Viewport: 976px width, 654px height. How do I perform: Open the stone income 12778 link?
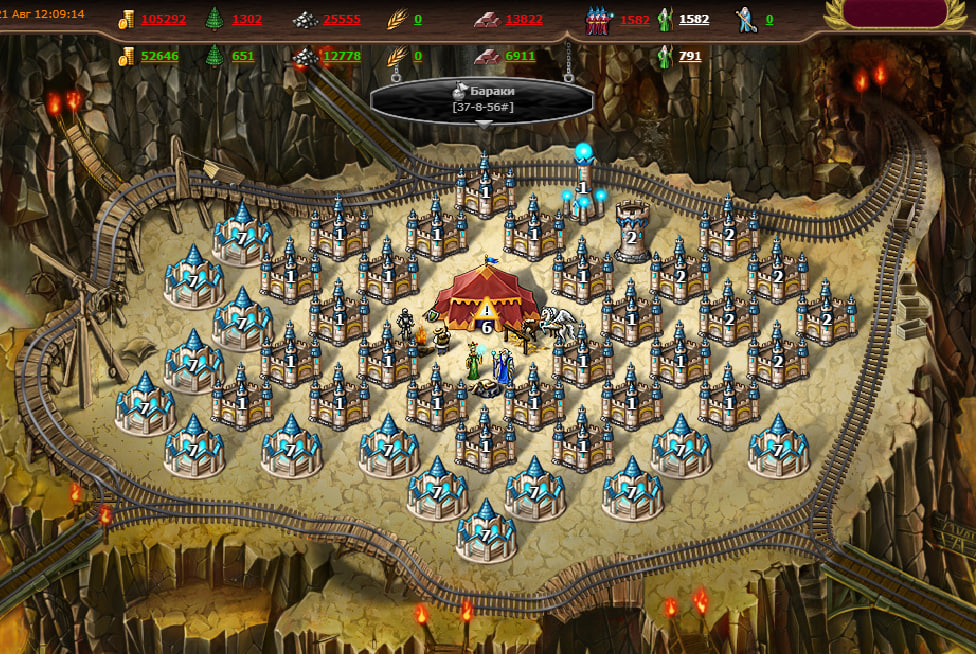(x=341, y=56)
